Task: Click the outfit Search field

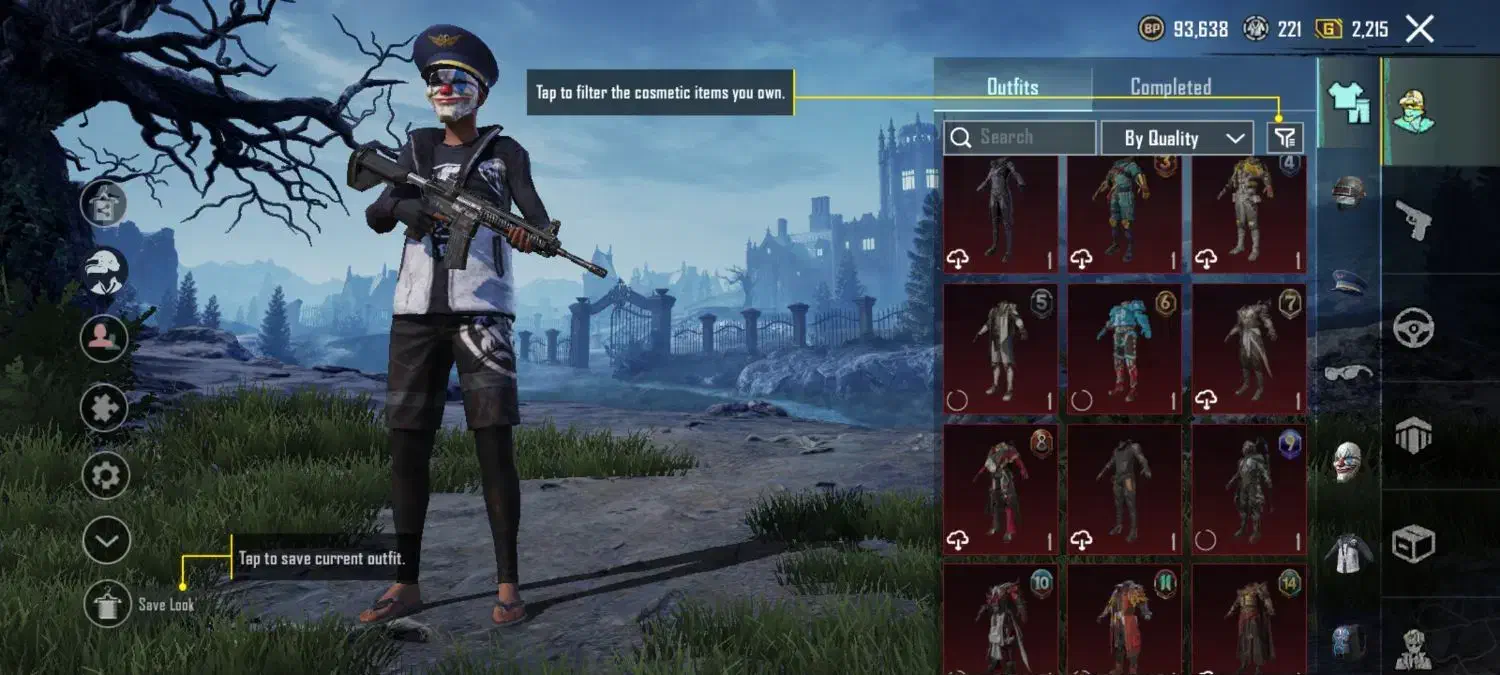Action: (1020, 138)
